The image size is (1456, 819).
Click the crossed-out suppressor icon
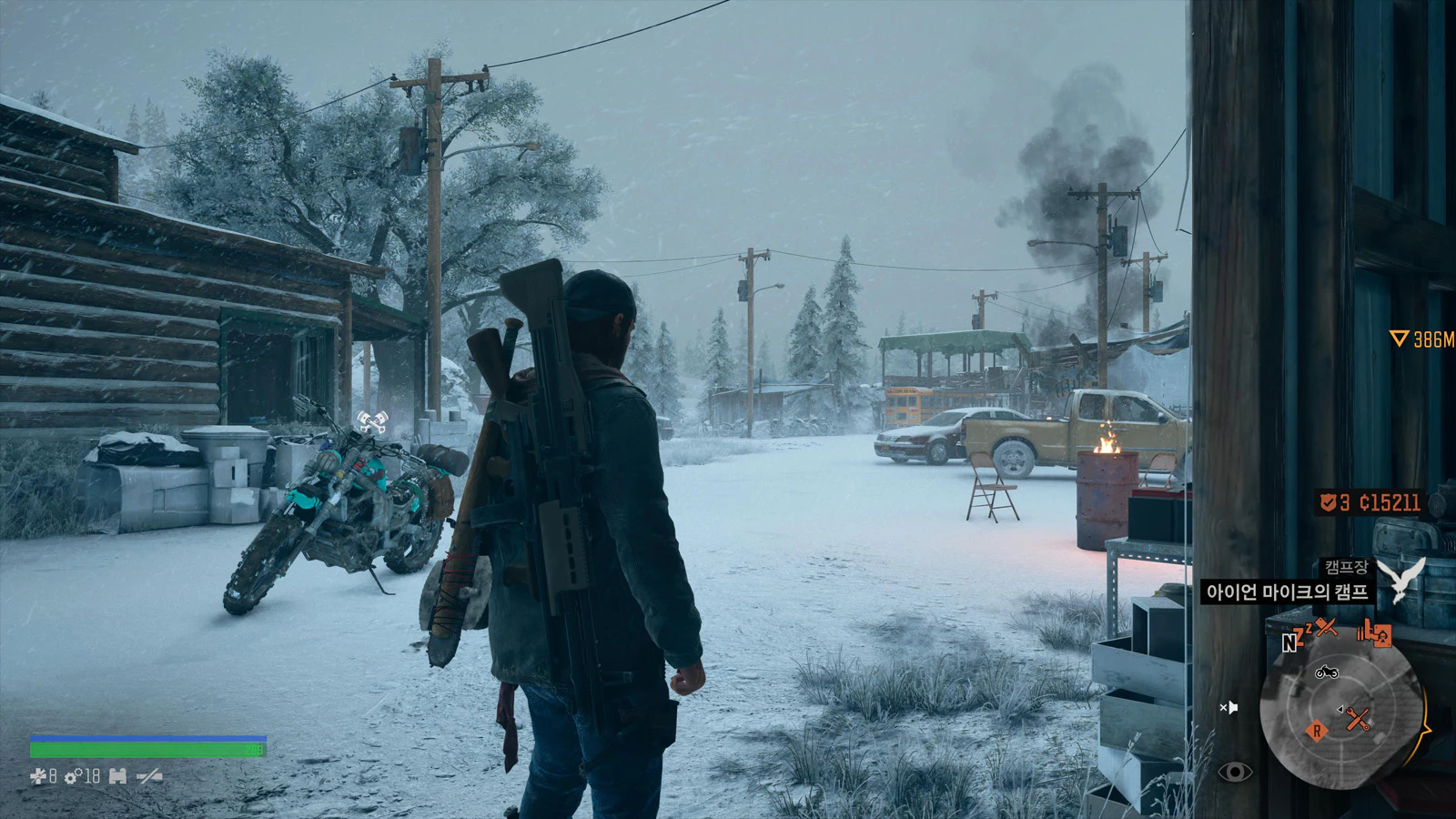point(149,776)
